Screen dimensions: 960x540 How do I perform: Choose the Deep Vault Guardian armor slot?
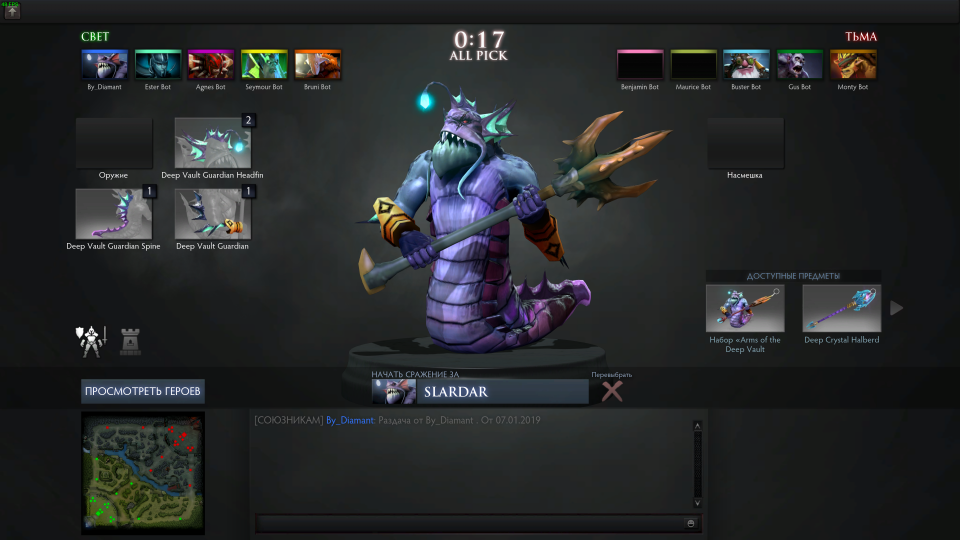213,213
